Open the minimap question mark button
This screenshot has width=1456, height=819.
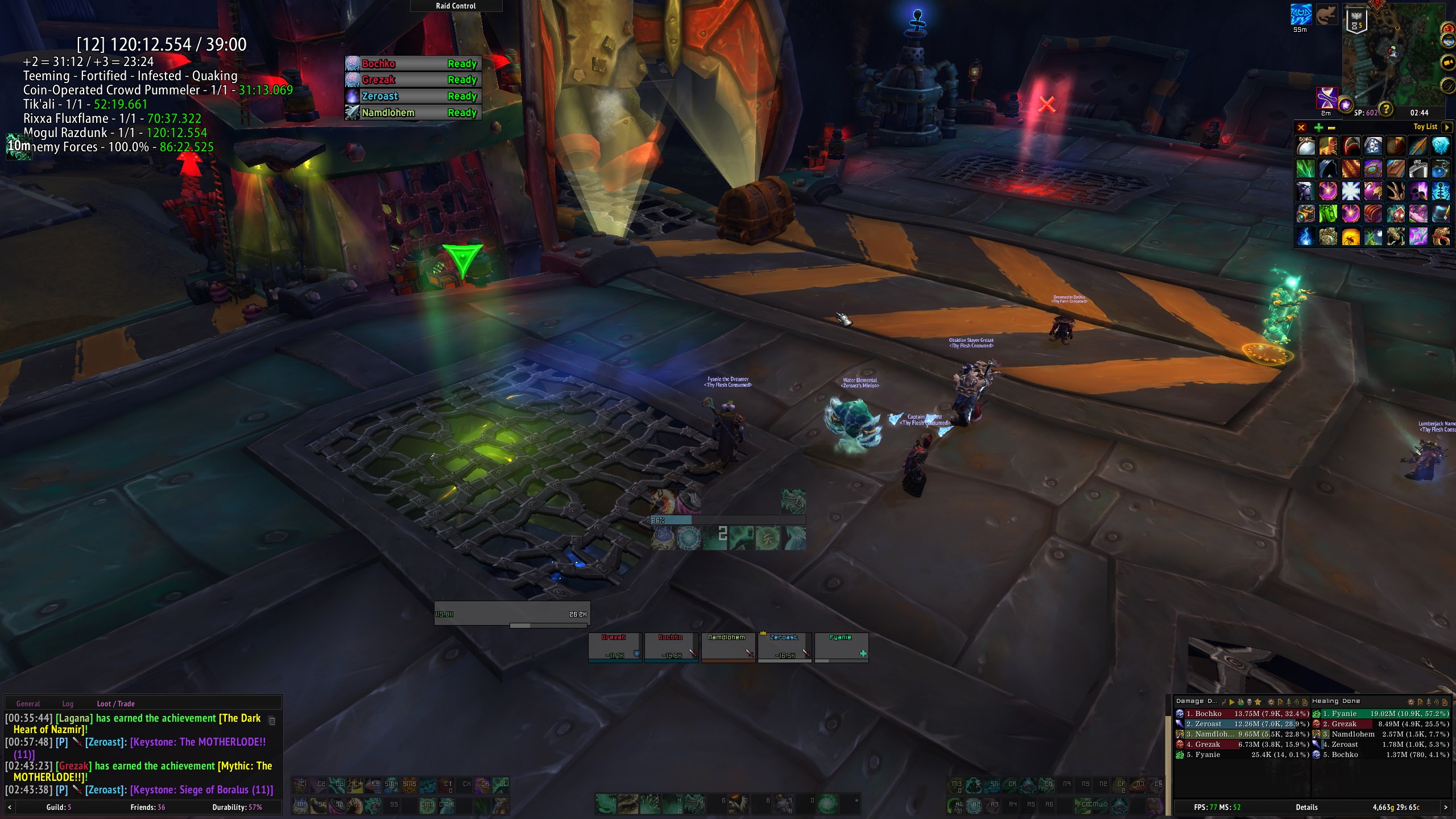coord(1386,109)
